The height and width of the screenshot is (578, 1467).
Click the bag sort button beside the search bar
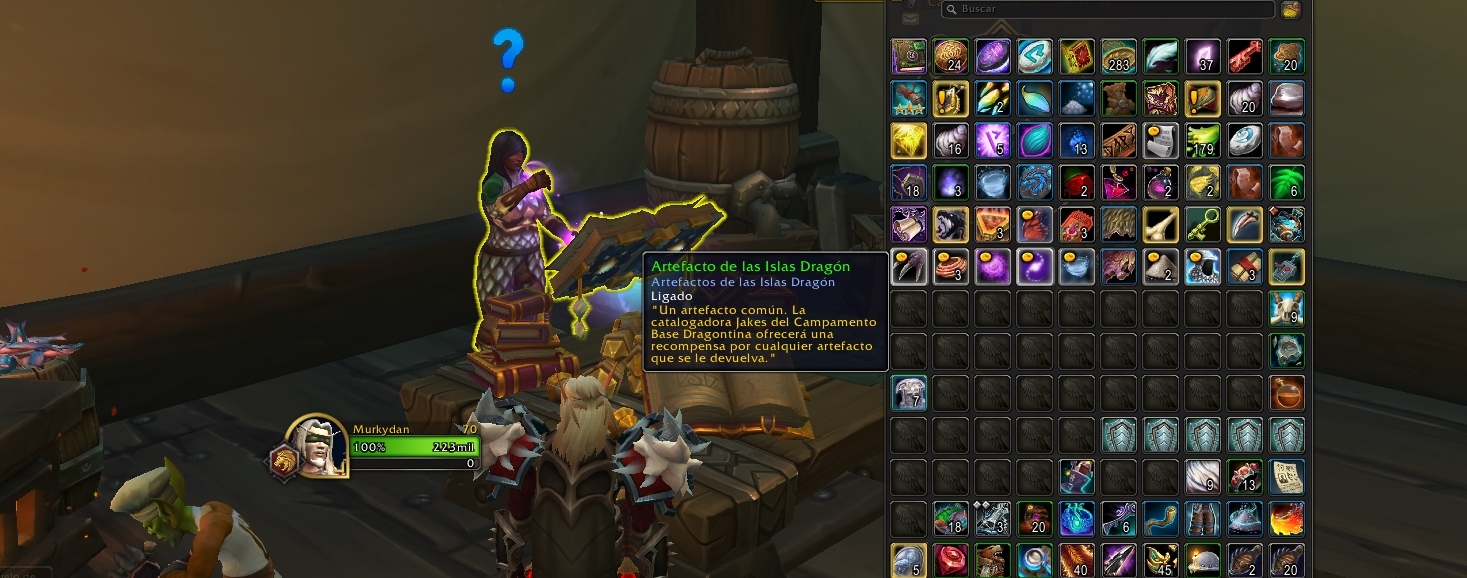(1291, 9)
